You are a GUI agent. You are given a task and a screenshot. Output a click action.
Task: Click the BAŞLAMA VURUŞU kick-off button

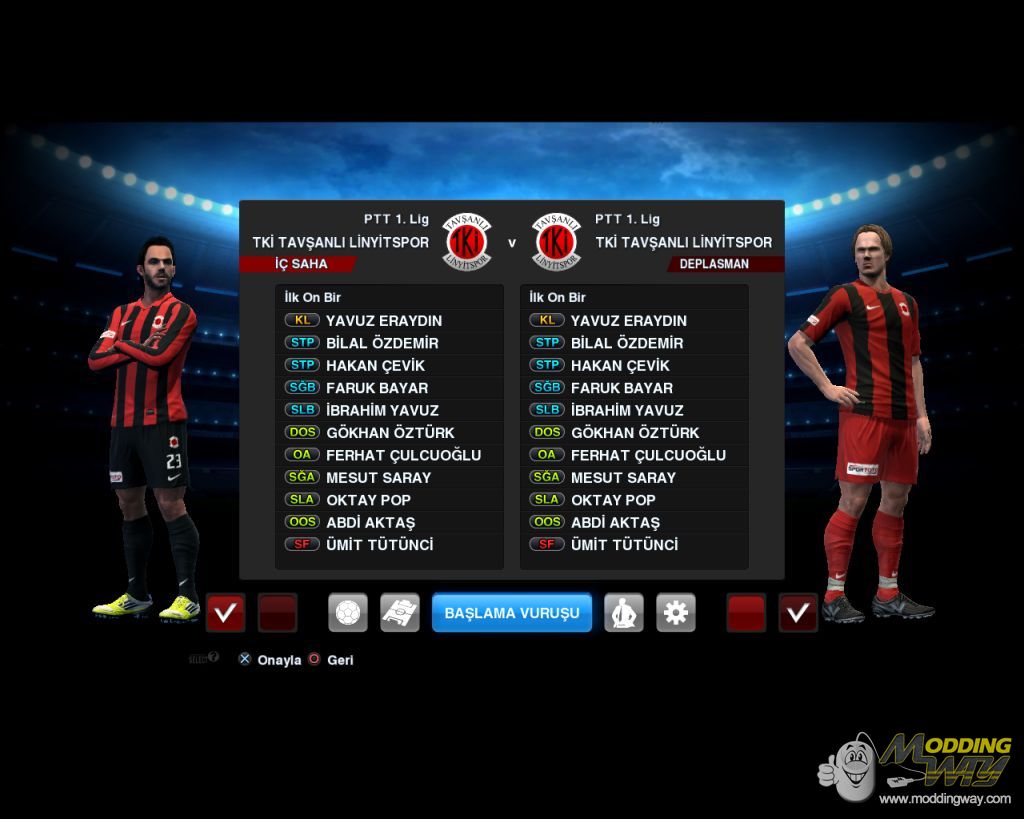click(x=512, y=613)
